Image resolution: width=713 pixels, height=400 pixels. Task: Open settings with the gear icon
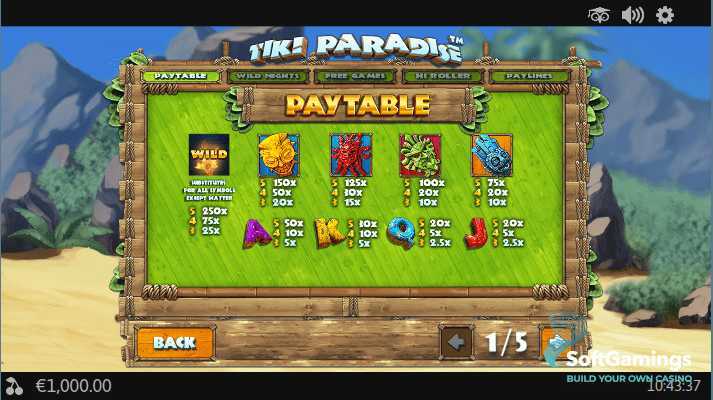pyautogui.click(x=665, y=14)
